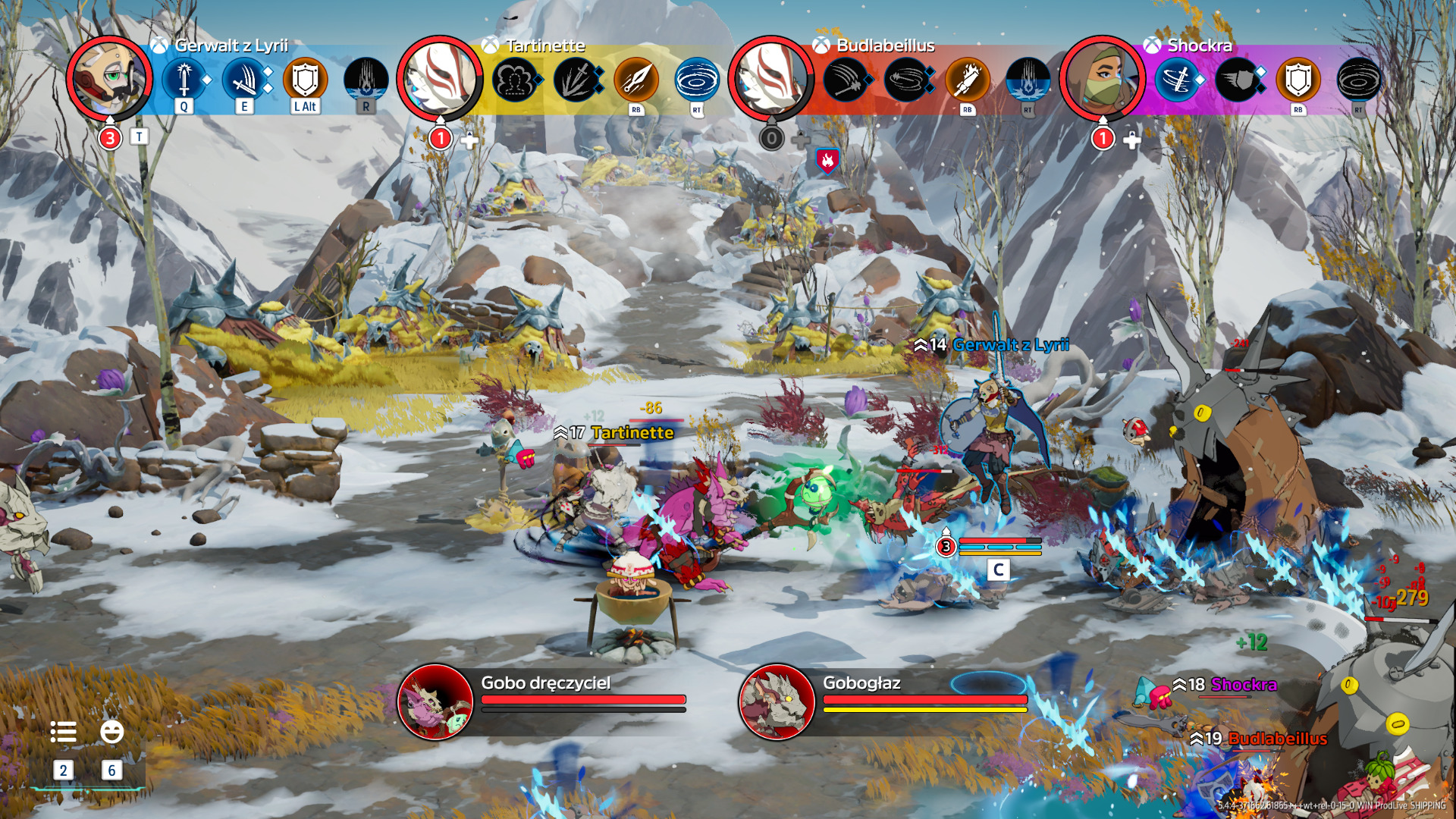Image resolution: width=1456 pixels, height=819 pixels.
Task: Activate Tartinette's orange kunai throw ability
Action: [x=636, y=79]
